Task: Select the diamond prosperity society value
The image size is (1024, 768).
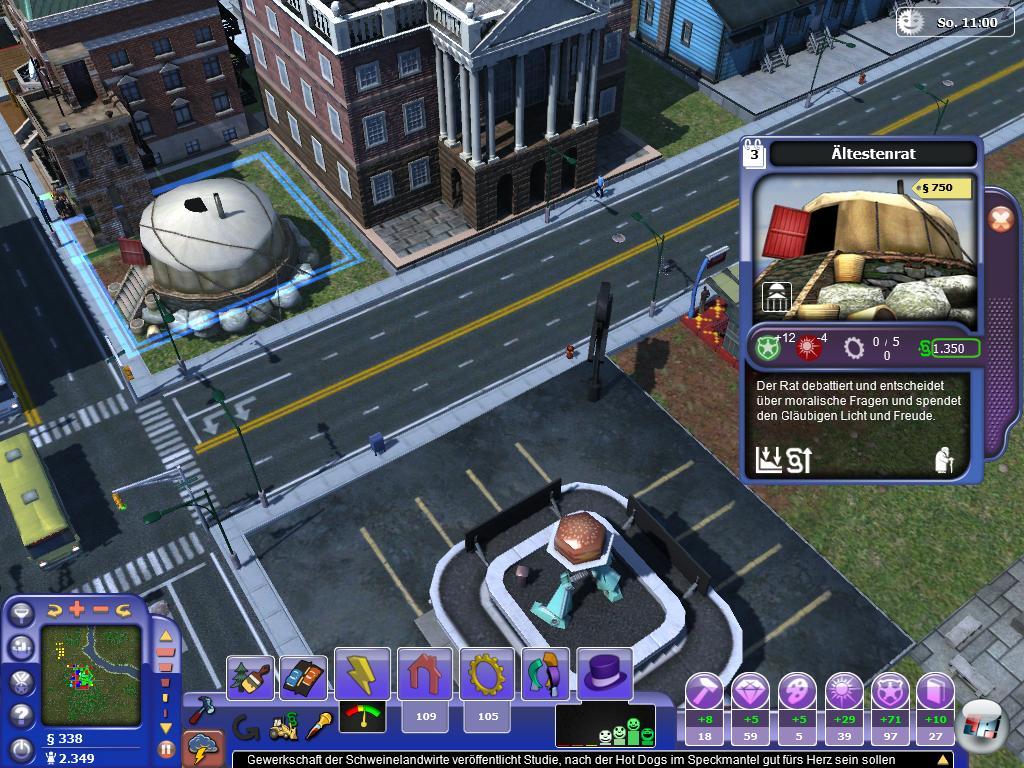Action: [x=750, y=691]
